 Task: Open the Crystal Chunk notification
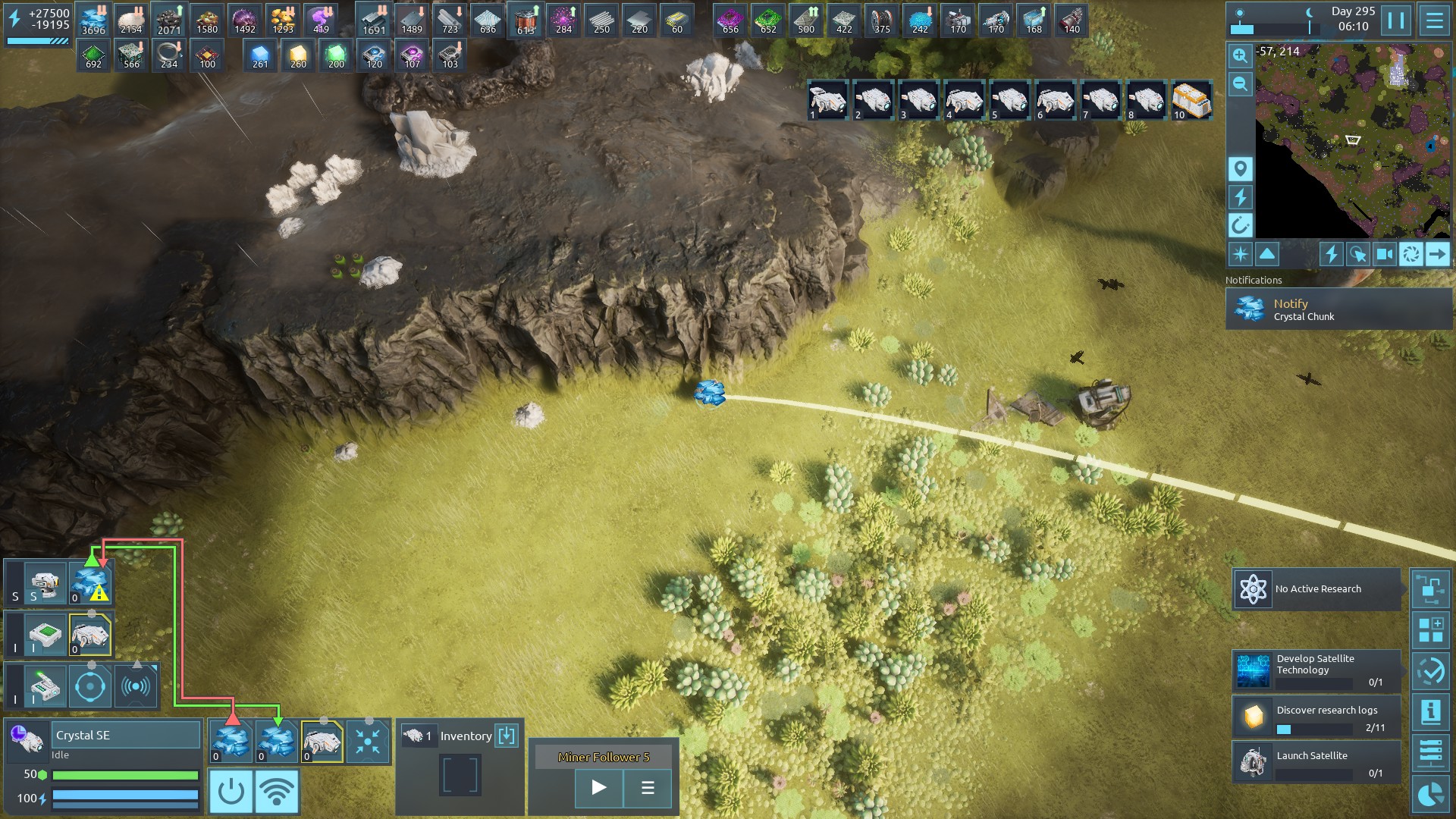(x=1338, y=309)
